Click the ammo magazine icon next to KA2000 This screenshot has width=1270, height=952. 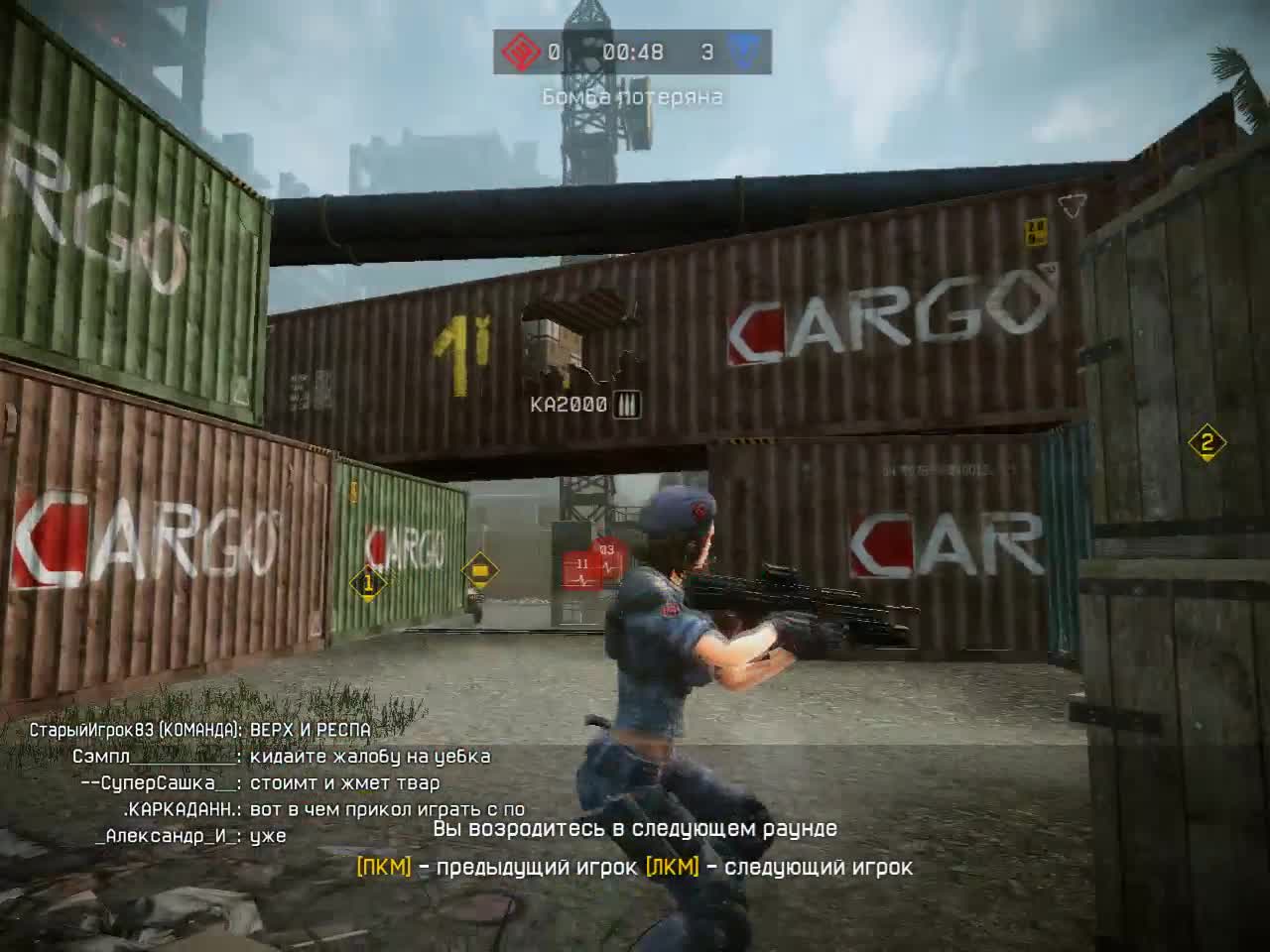(x=628, y=404)
